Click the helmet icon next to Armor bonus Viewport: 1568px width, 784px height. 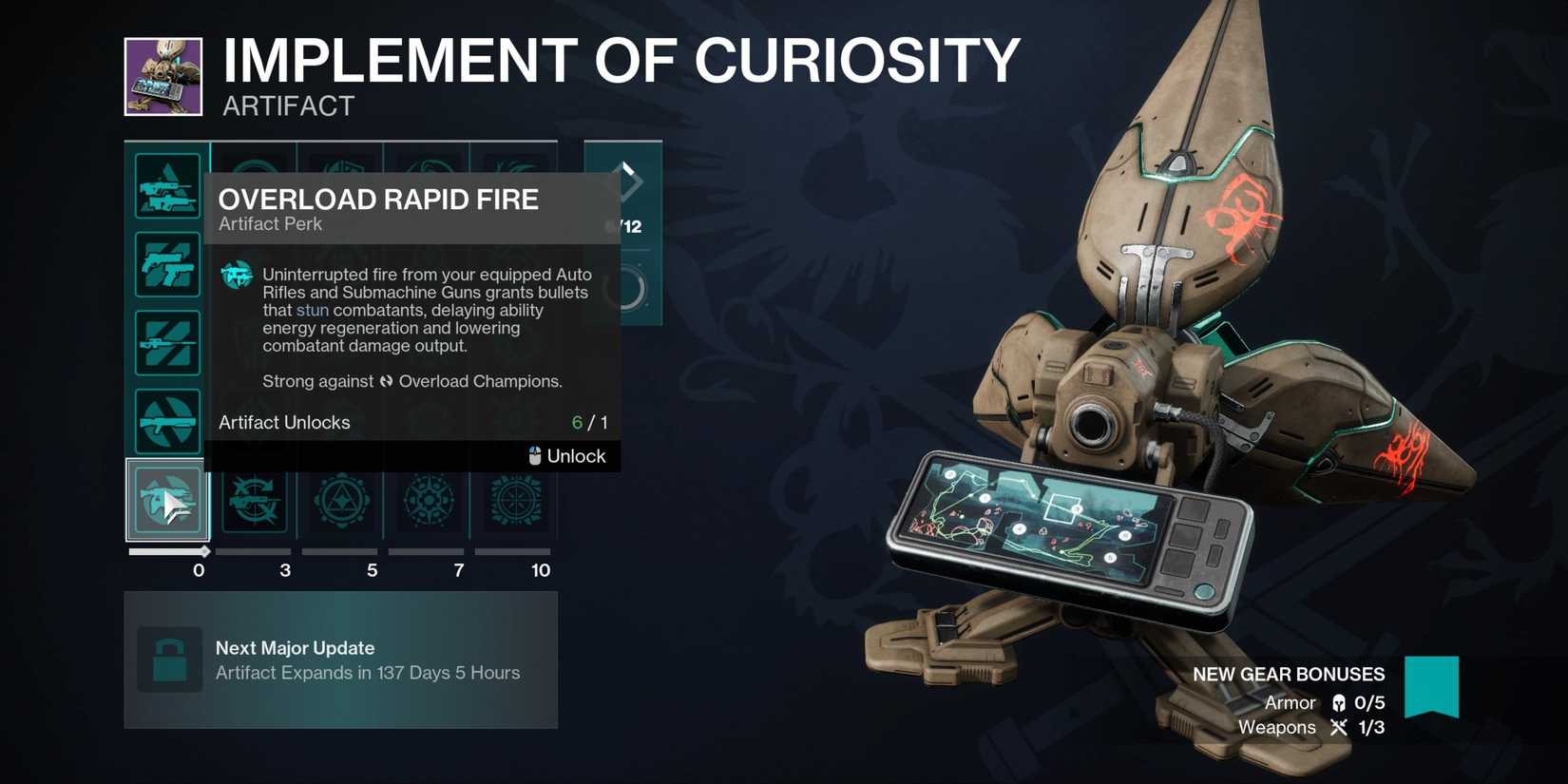[x=1340, y=703]
